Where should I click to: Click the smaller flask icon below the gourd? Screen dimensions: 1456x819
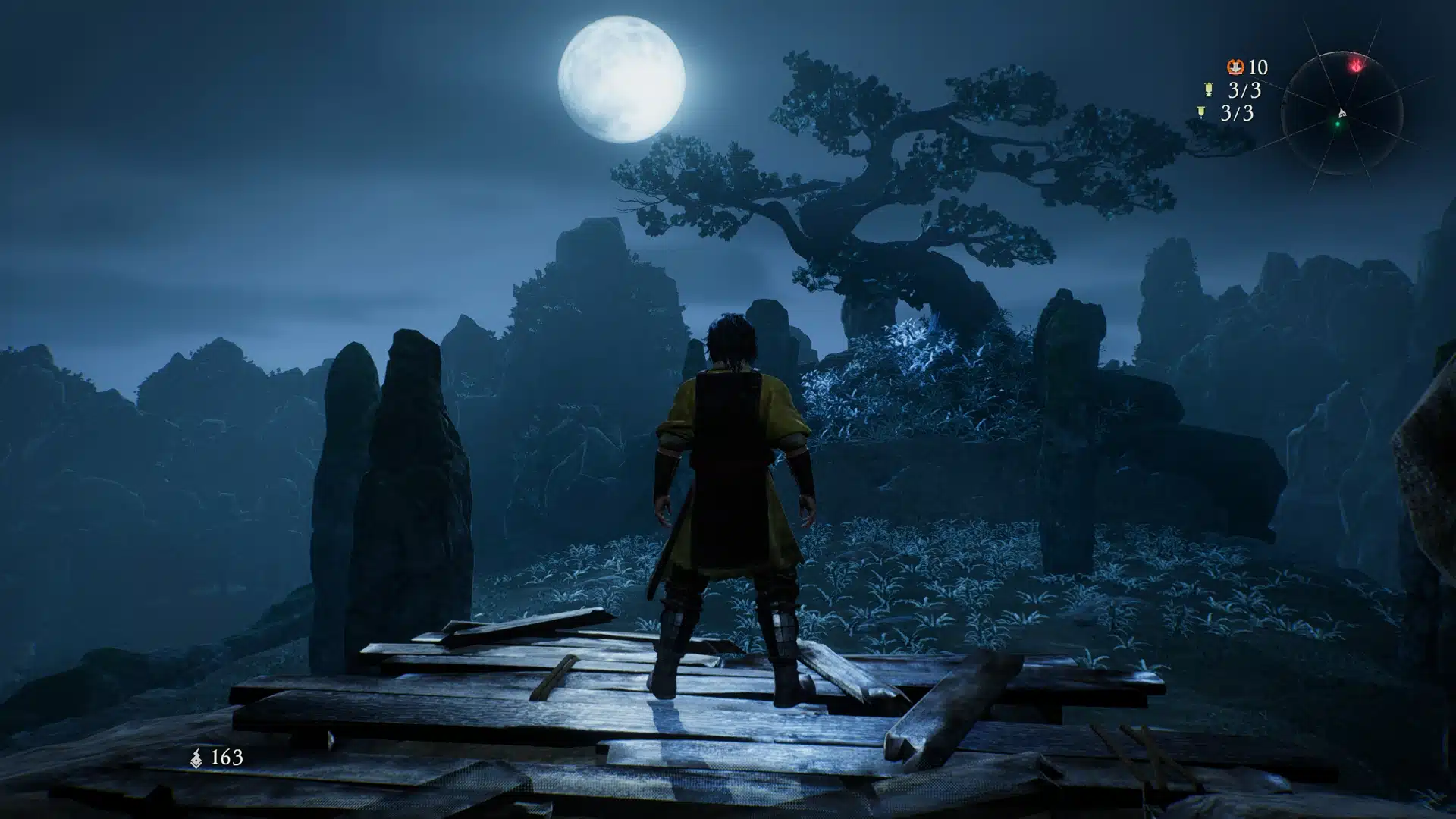click(1201, 111)
